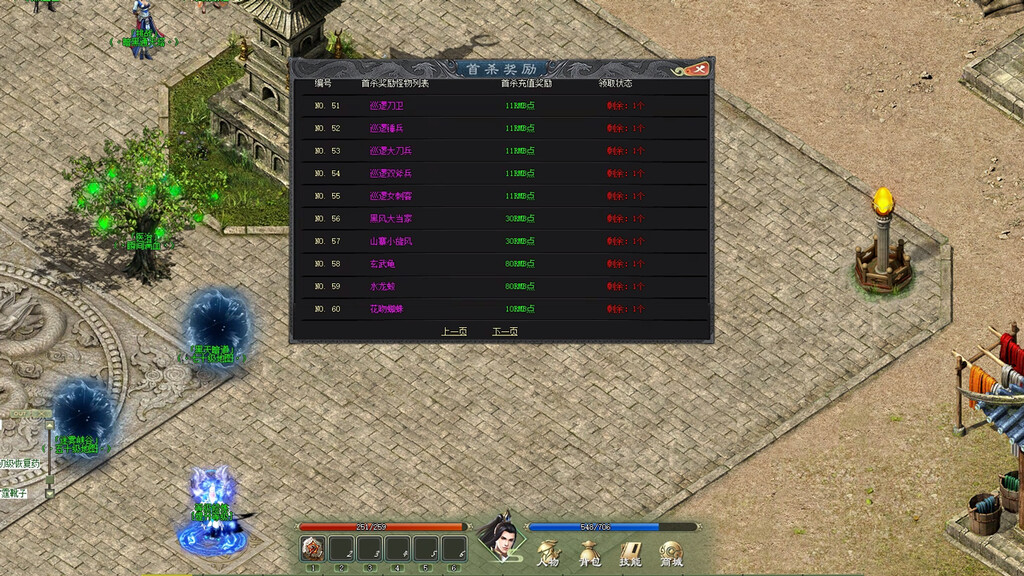Close the 首杀奖励 reward window
The height and width of the screenshot is (576, 1024).
click(x=699, y=69)
